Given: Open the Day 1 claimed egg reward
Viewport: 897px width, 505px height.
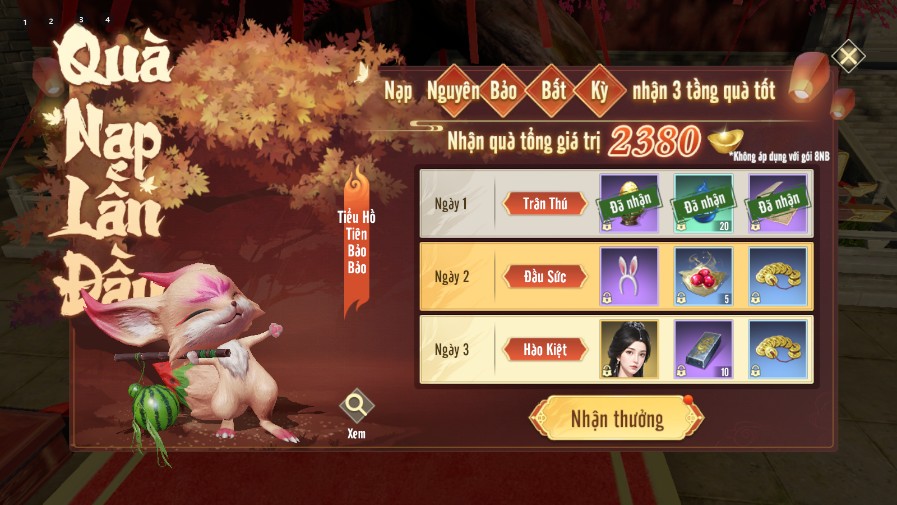Looking at the screenshot, I should (629, 203).
